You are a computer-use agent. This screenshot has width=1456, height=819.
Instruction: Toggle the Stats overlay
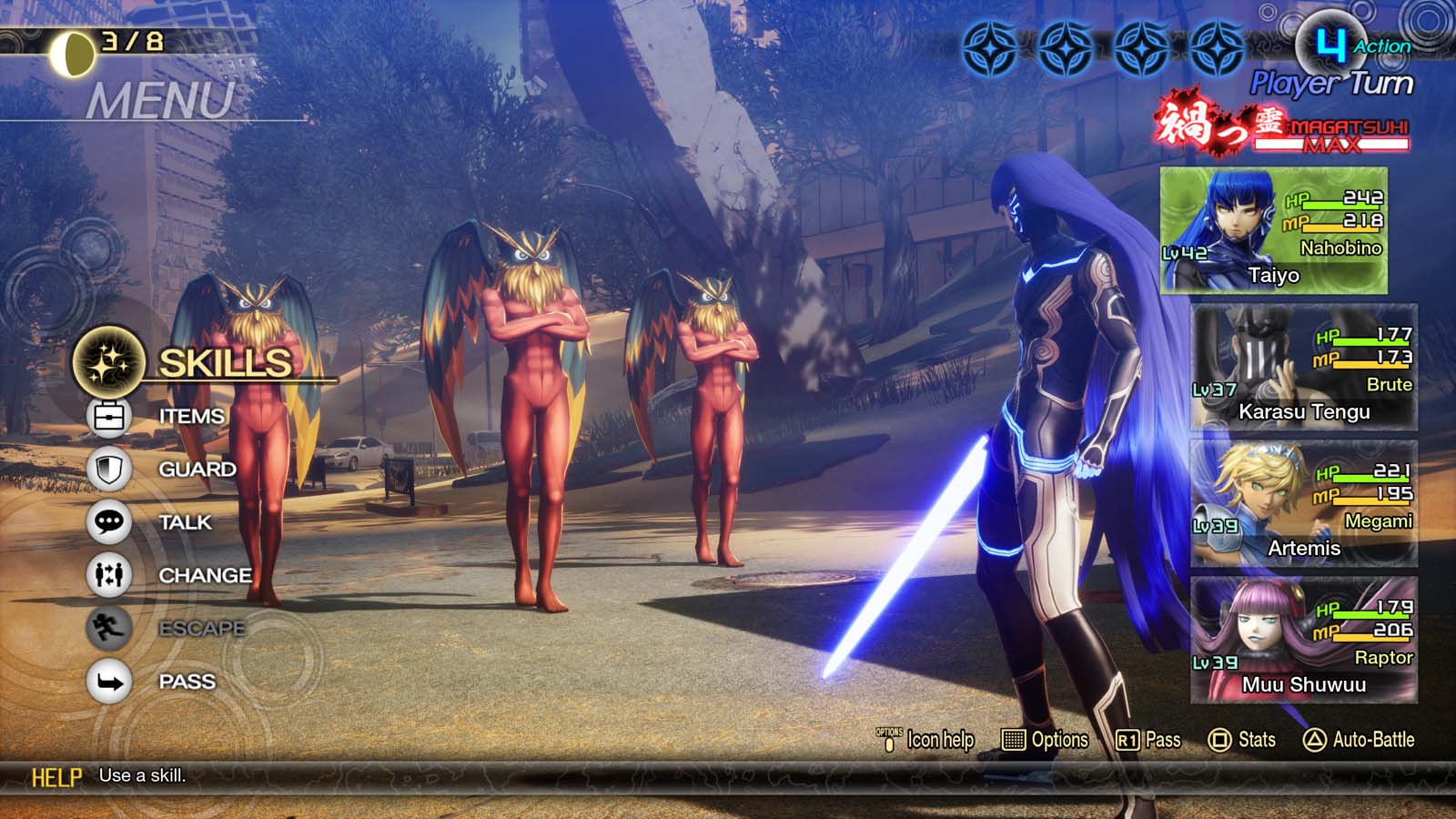point(1248,740)
